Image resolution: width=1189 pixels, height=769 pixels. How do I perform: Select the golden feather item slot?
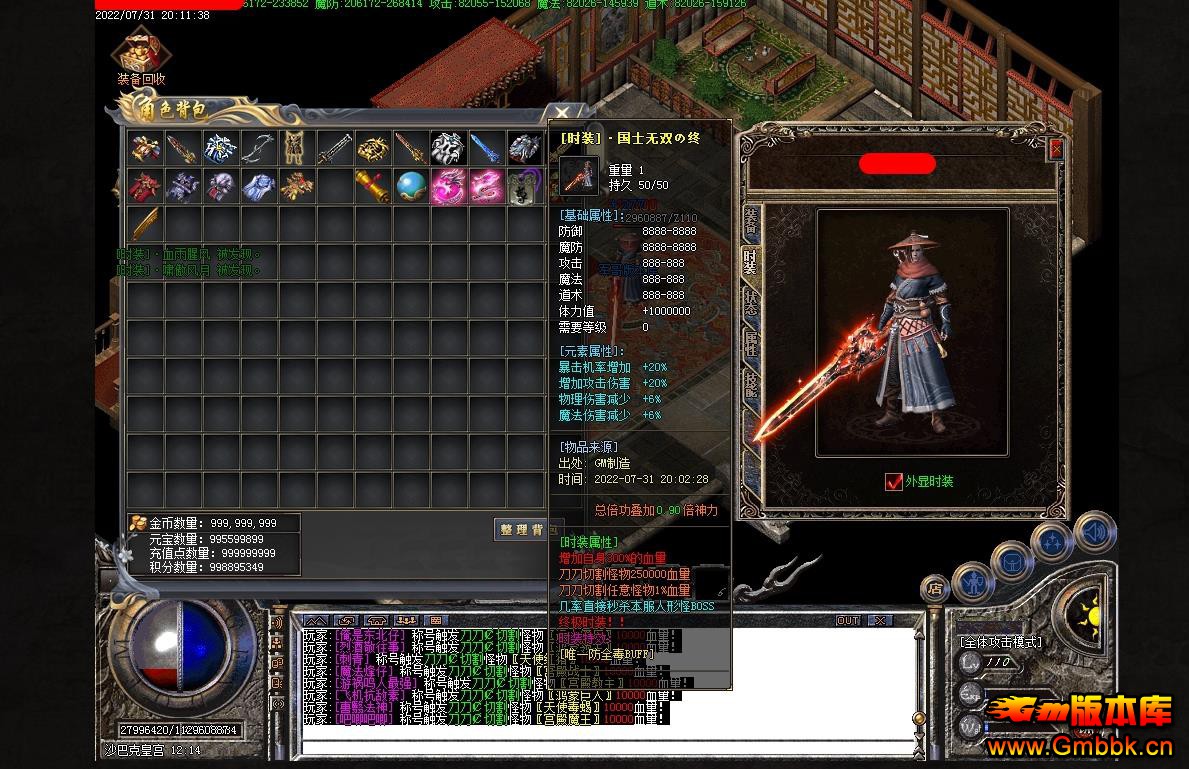(144, 224)
